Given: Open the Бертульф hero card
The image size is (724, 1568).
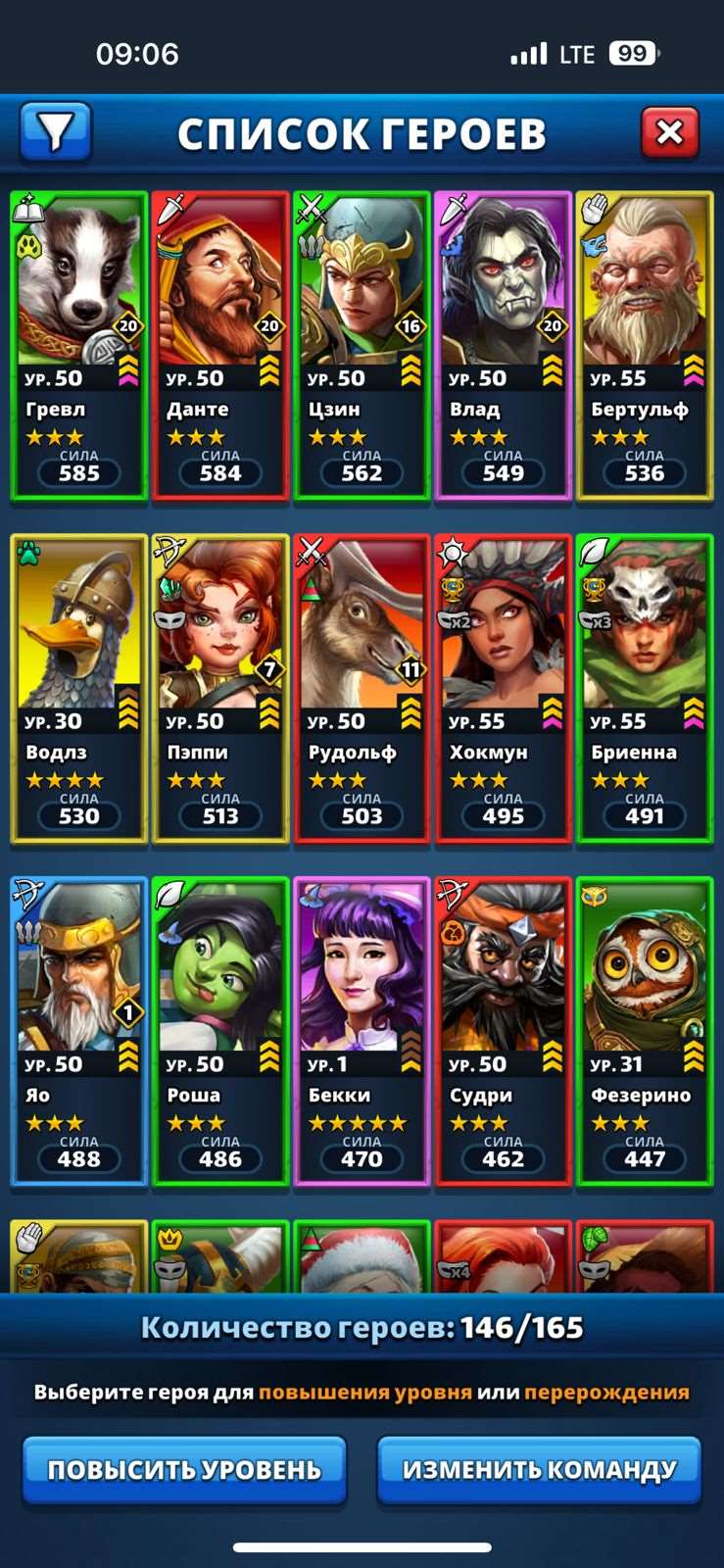Looking at the screenshot, I should (644, 346).
